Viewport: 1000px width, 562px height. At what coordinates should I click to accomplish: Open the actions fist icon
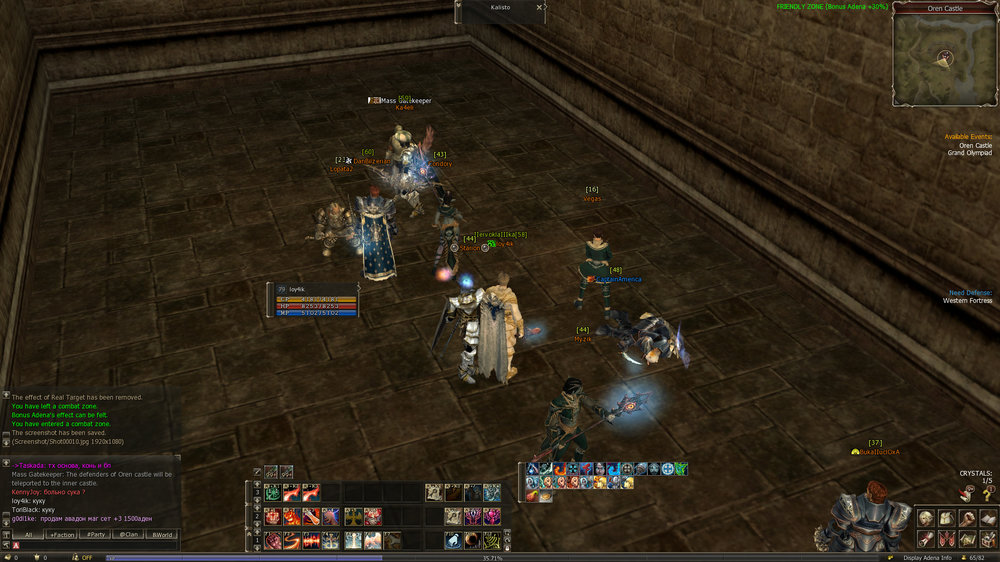tap(966, 518)
